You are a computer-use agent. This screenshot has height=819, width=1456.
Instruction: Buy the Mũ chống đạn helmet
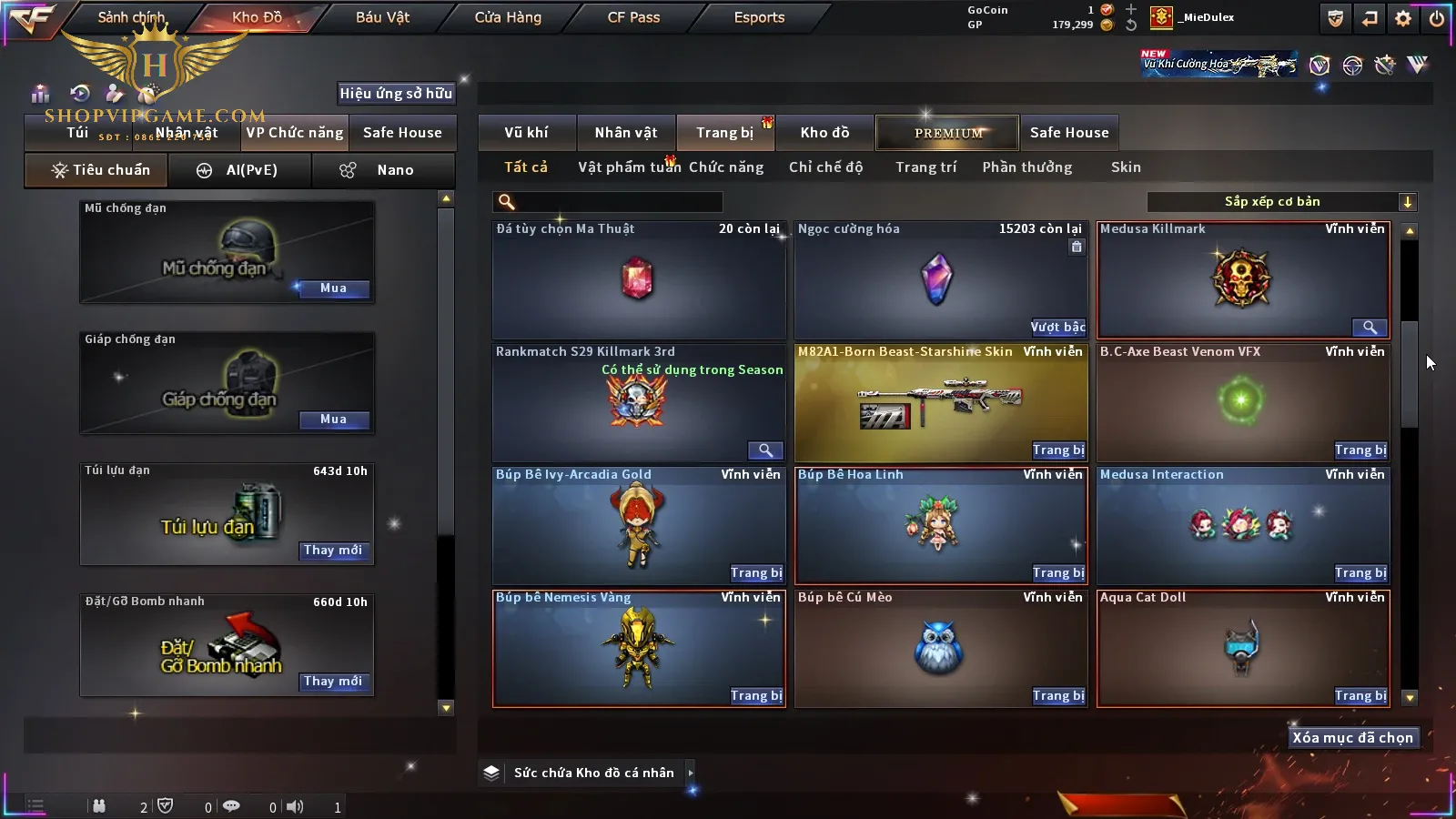tap(333, 288)
